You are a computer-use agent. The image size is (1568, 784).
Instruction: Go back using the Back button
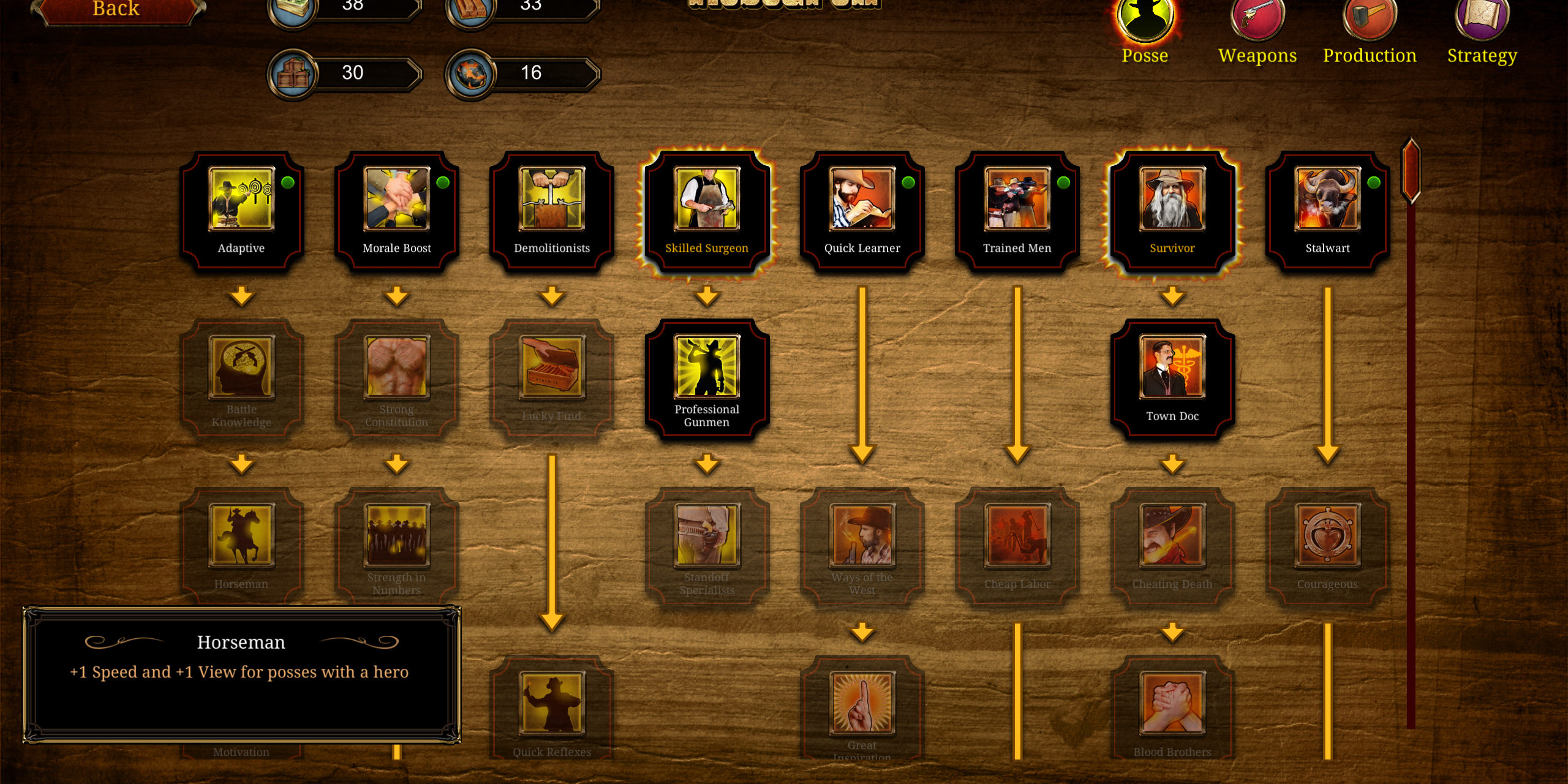(x=116, y=10)
